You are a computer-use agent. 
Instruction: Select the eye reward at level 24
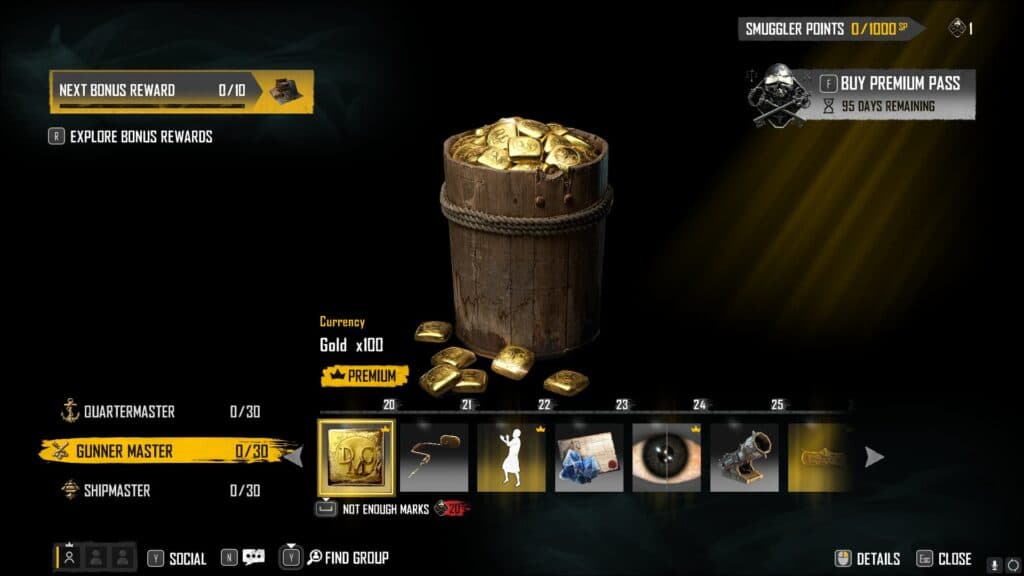pyautogui.click(x=667, y=457)
